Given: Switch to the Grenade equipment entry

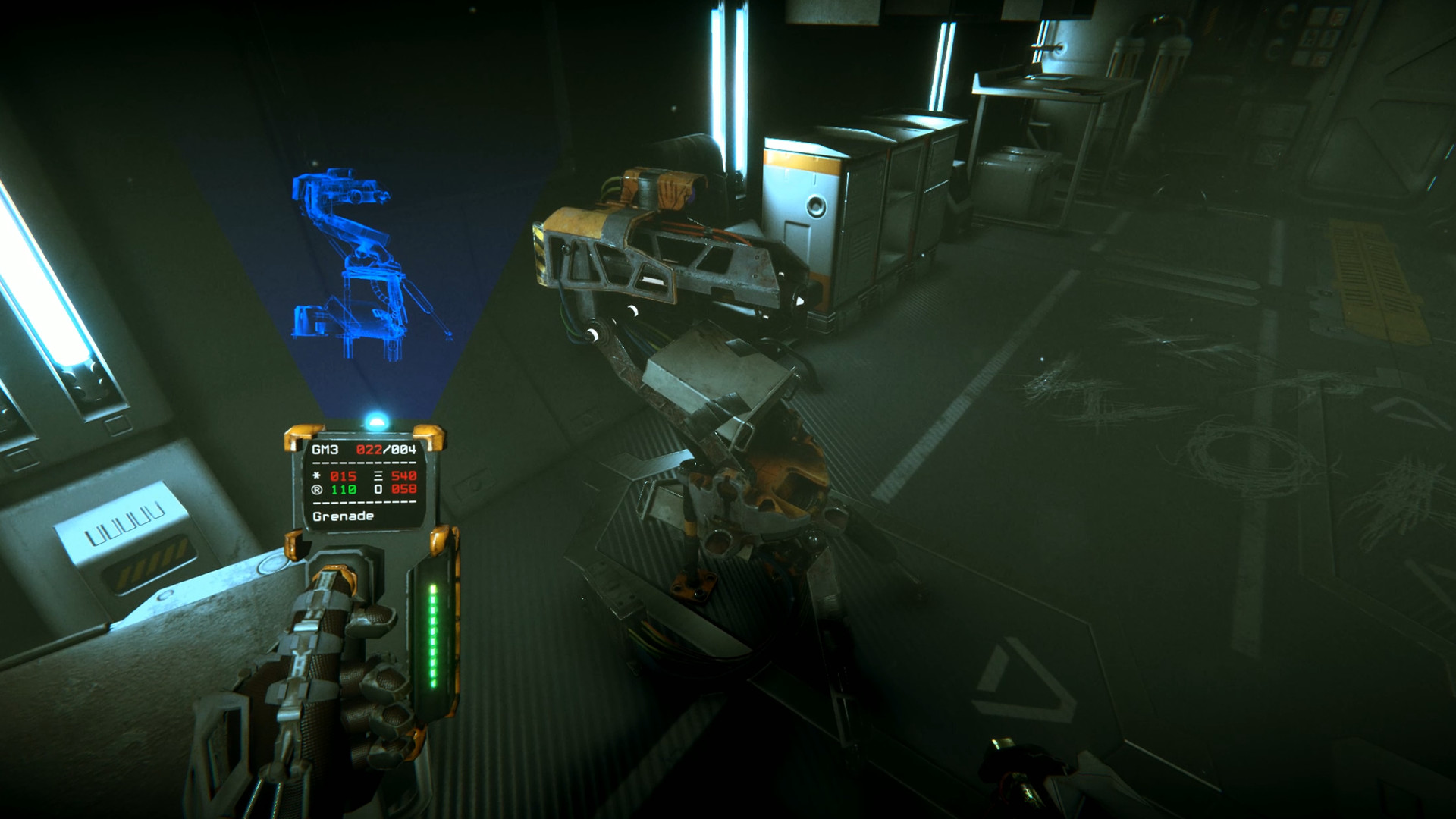Looking at the screenshot, I should click(x=342, y=516).
